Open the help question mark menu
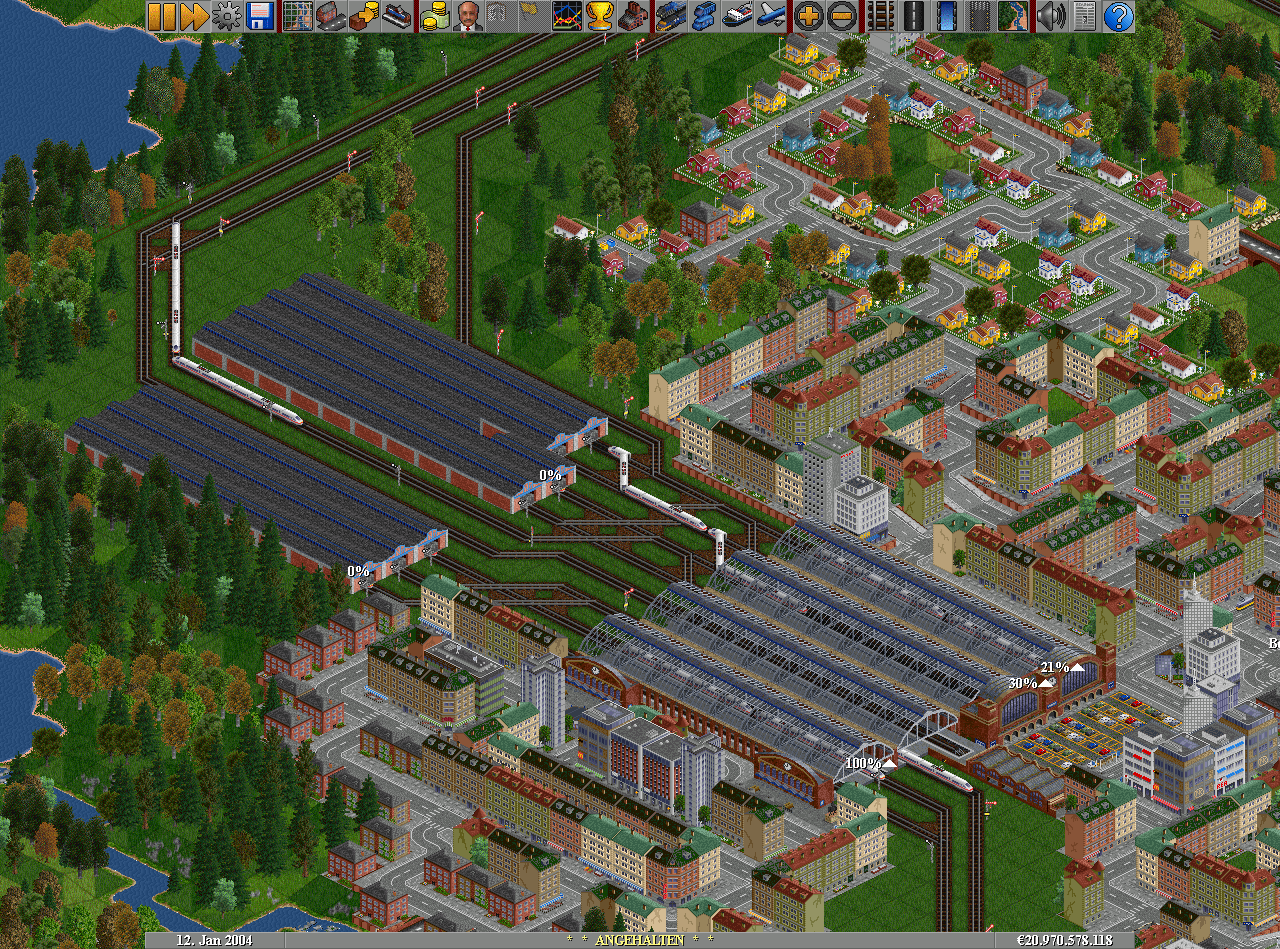The width and height of the screenshot is (1280, 949). tap(1119, 15)
